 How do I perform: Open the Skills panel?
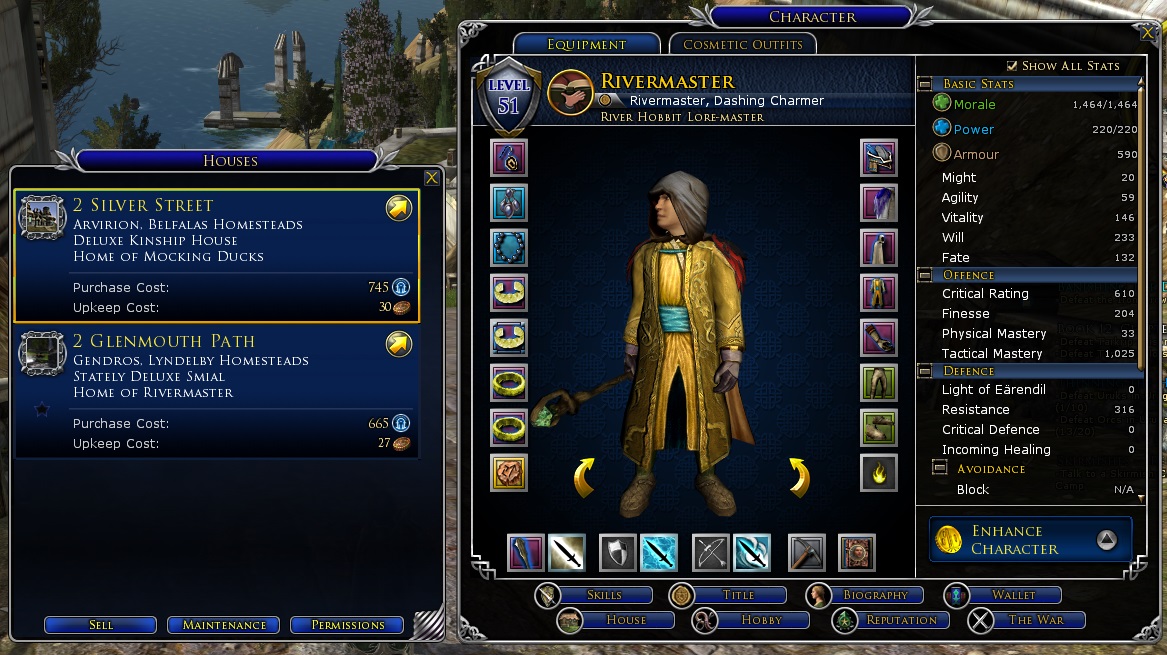604,595
